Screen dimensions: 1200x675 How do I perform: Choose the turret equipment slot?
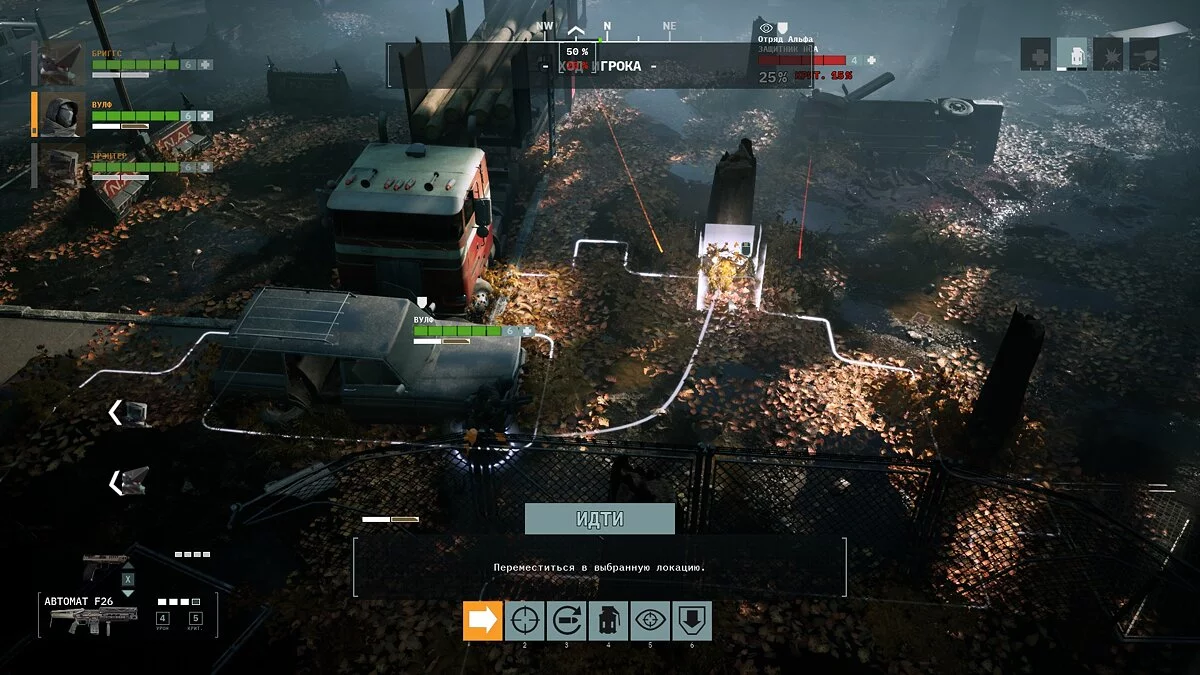(x=1145, y=54)
